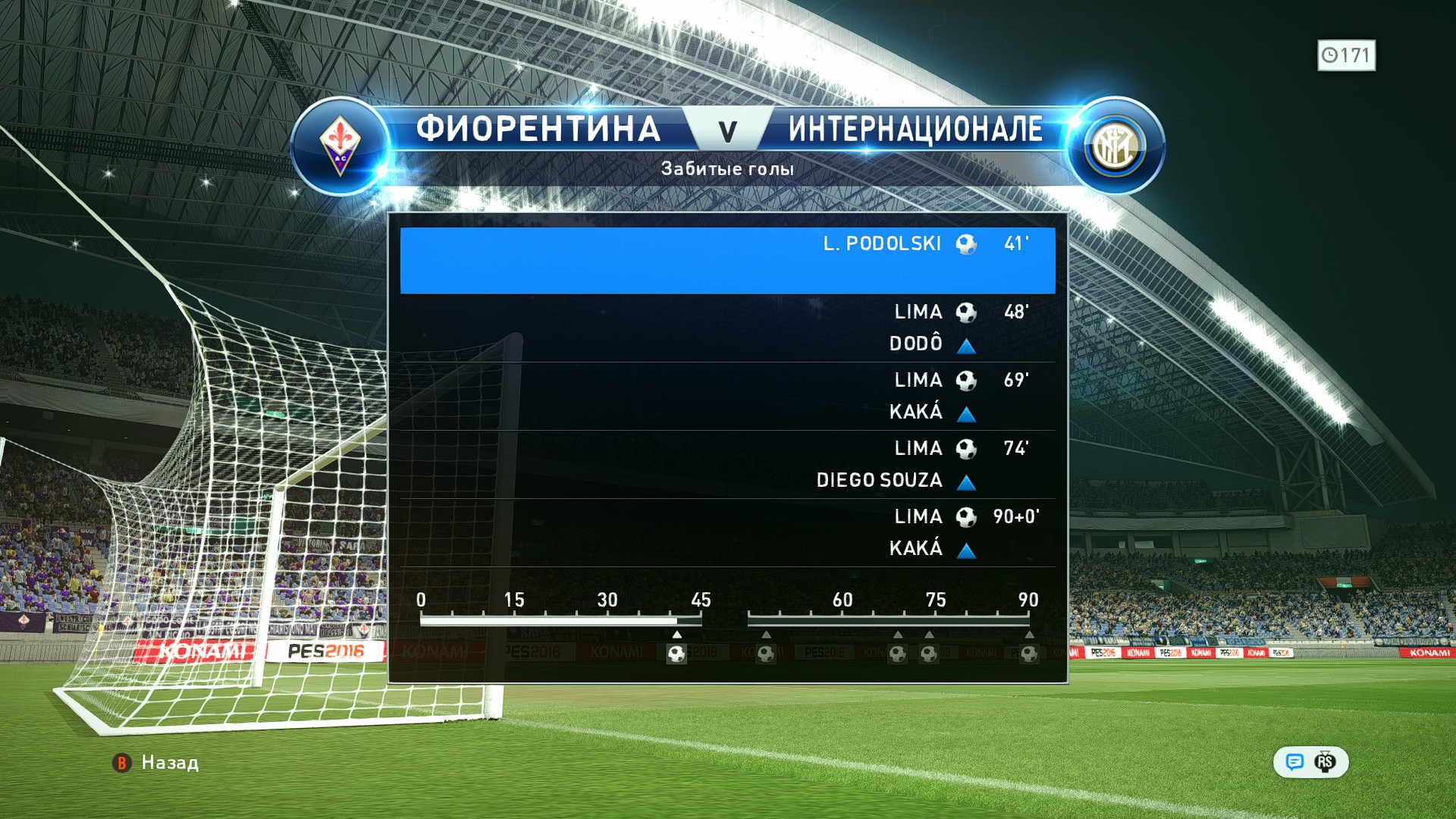Select the L. Podolski 41' goal row
Image resolution: width=1456 pixels, height=819 pixels.
pos(727,259)
